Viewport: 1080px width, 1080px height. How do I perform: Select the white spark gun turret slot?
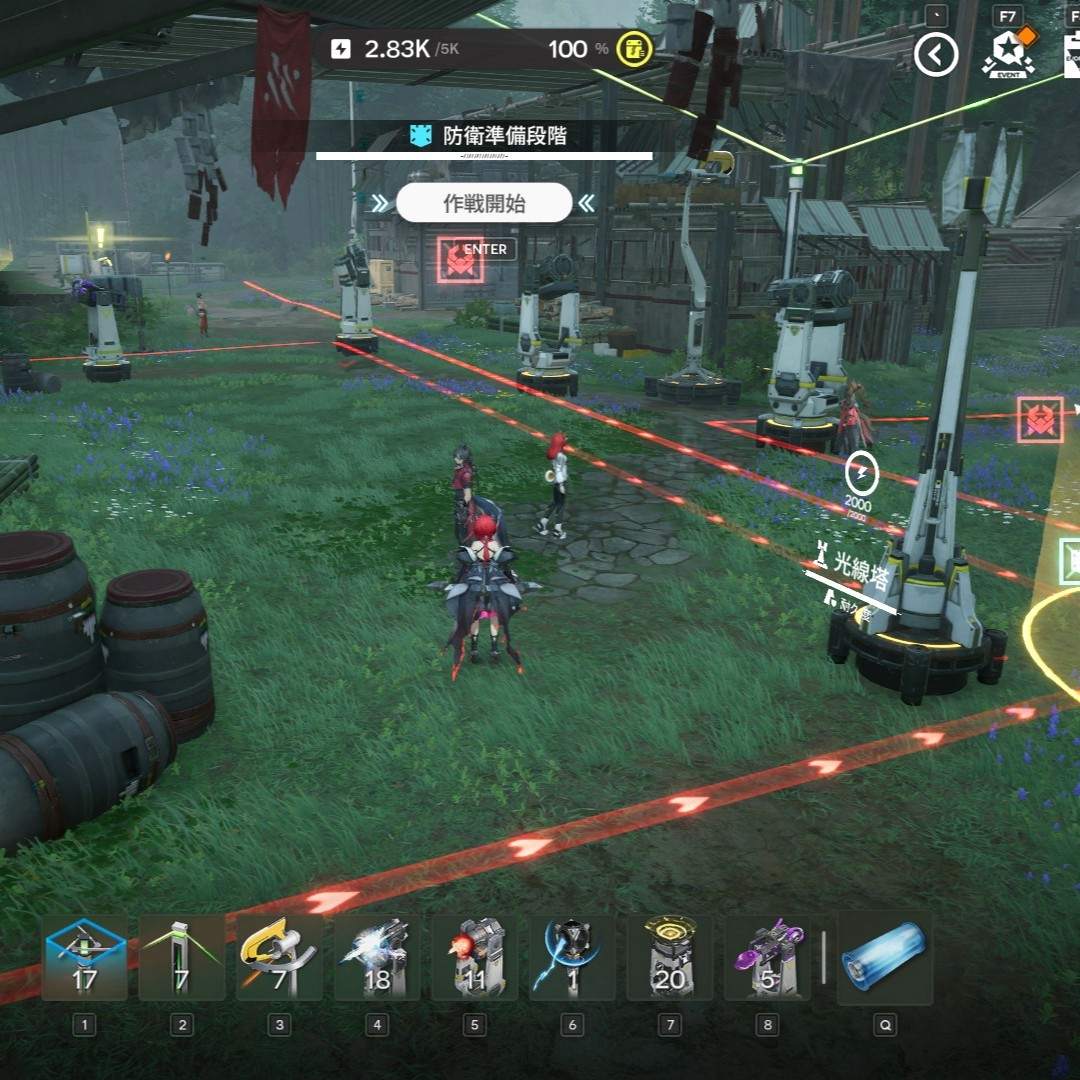[377, 959]
